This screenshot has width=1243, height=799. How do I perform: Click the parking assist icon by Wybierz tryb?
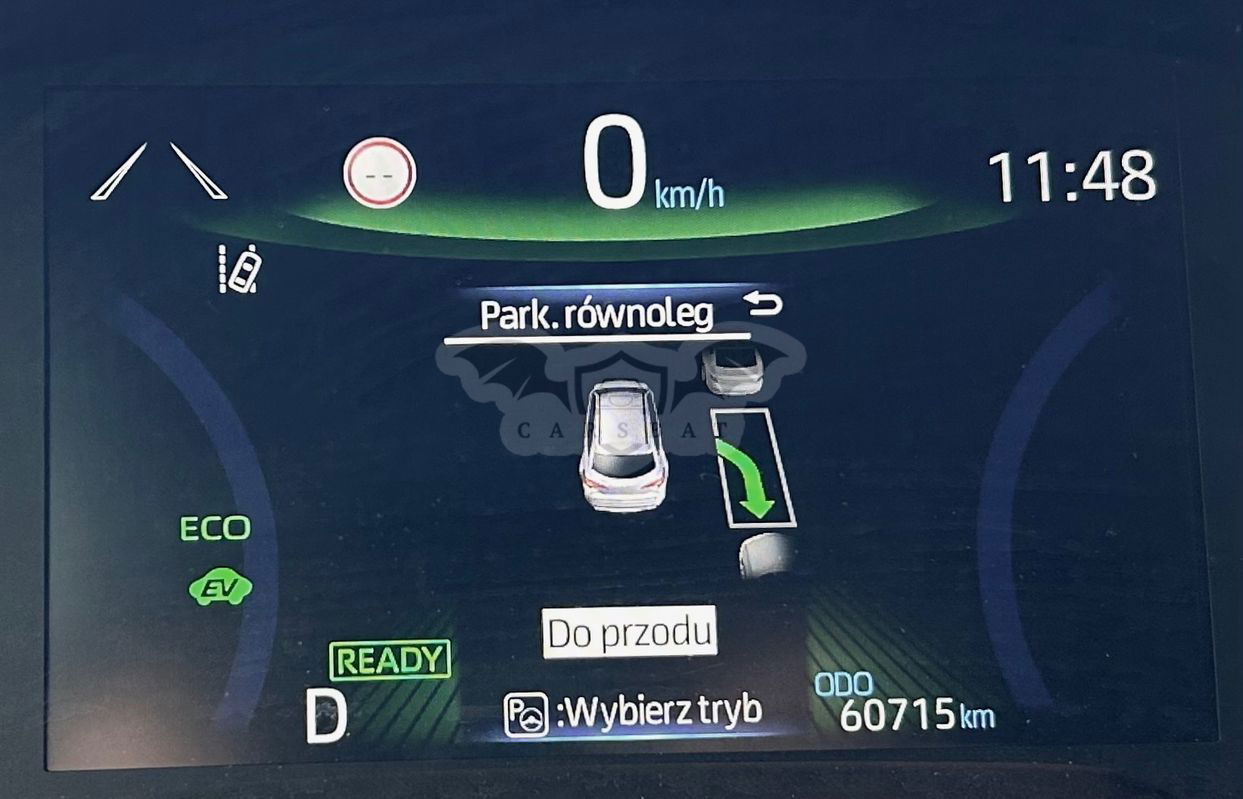[x=525, y=714]
